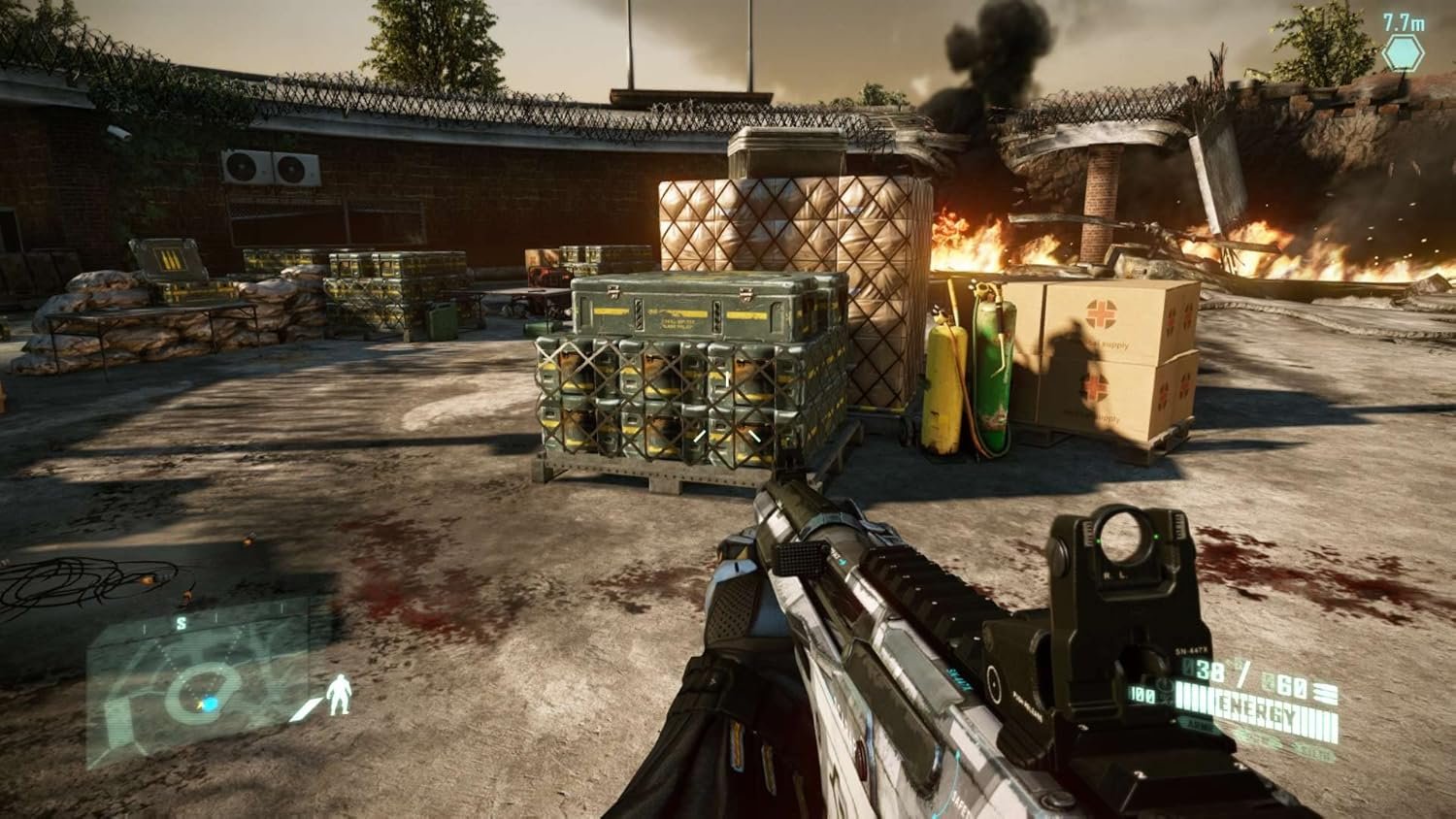Click the hexagon objective waypoint marker
This screenshot has width=1456, height=819.
point(1403,52)
